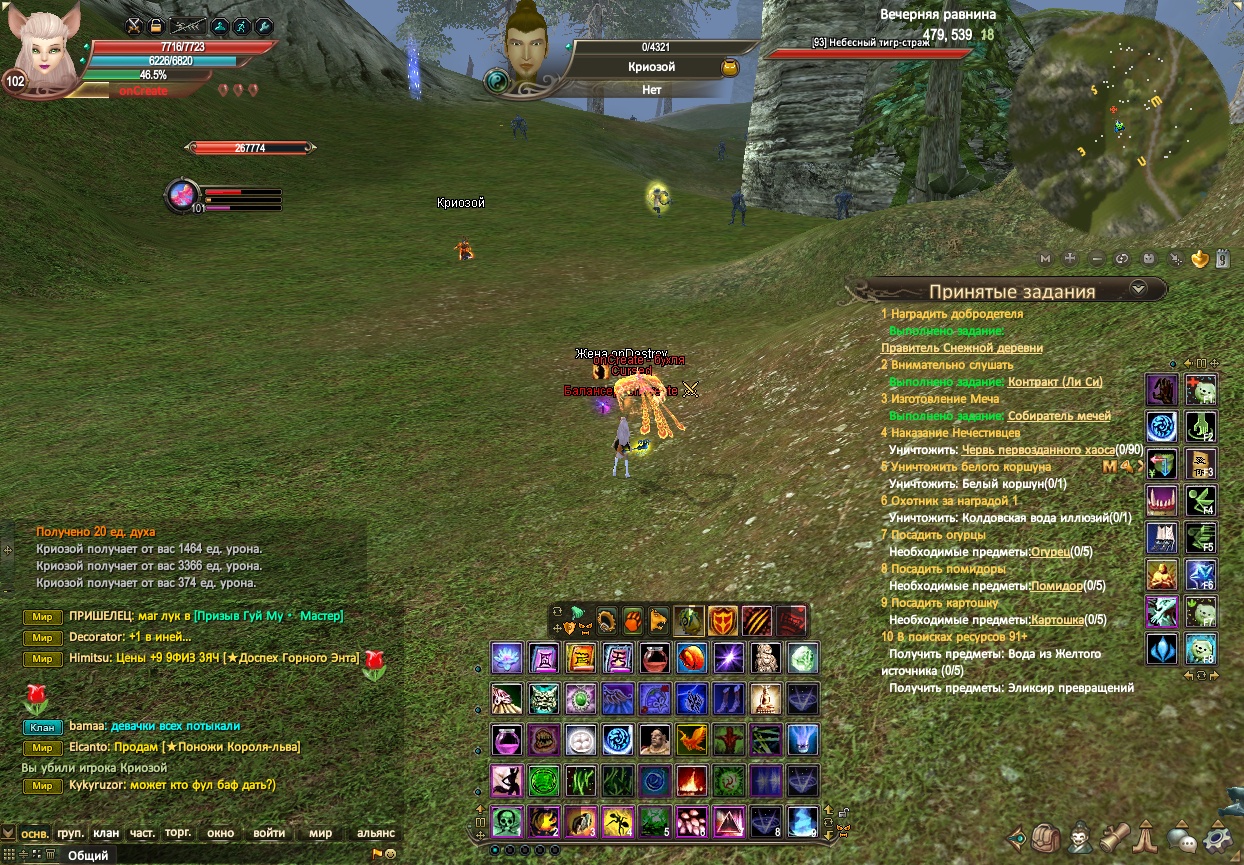The height and width of the screenshot is (865, 1244).
Task: Use the green skull skill in slot 1
Action: 507,821
